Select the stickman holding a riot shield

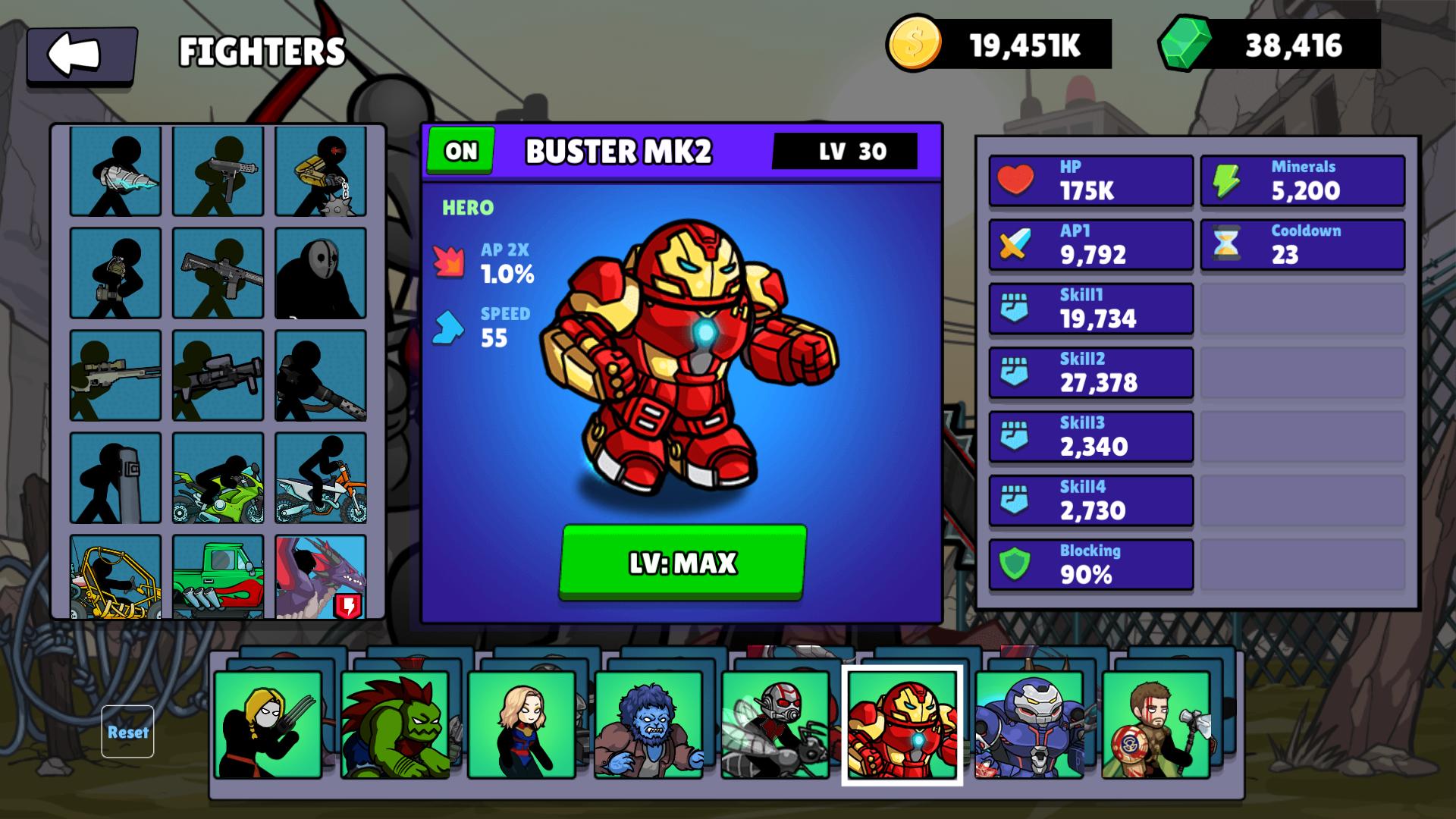click(116, 478)
